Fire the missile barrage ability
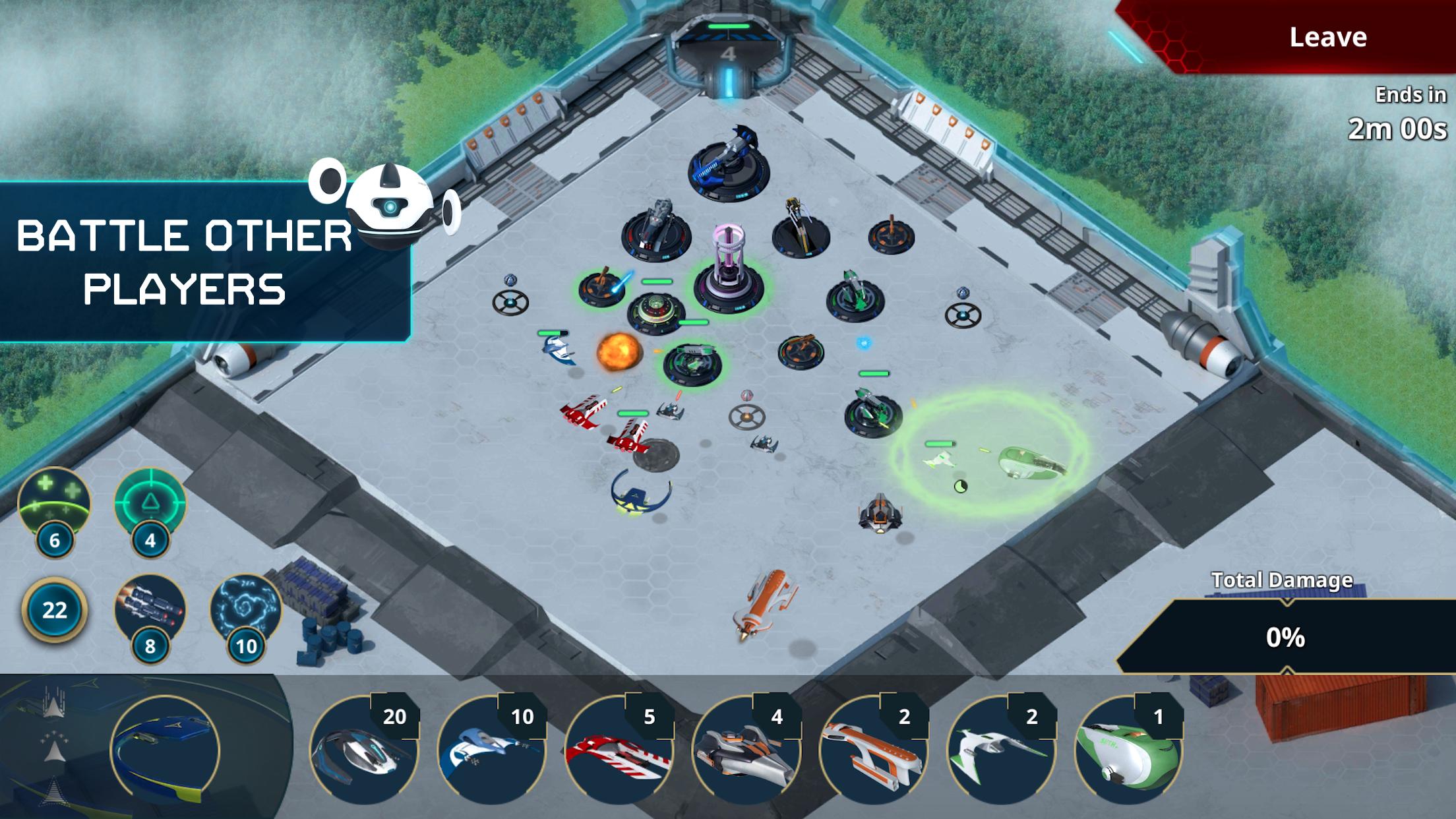Screen dimensions: 1456x819 (150, 609)
